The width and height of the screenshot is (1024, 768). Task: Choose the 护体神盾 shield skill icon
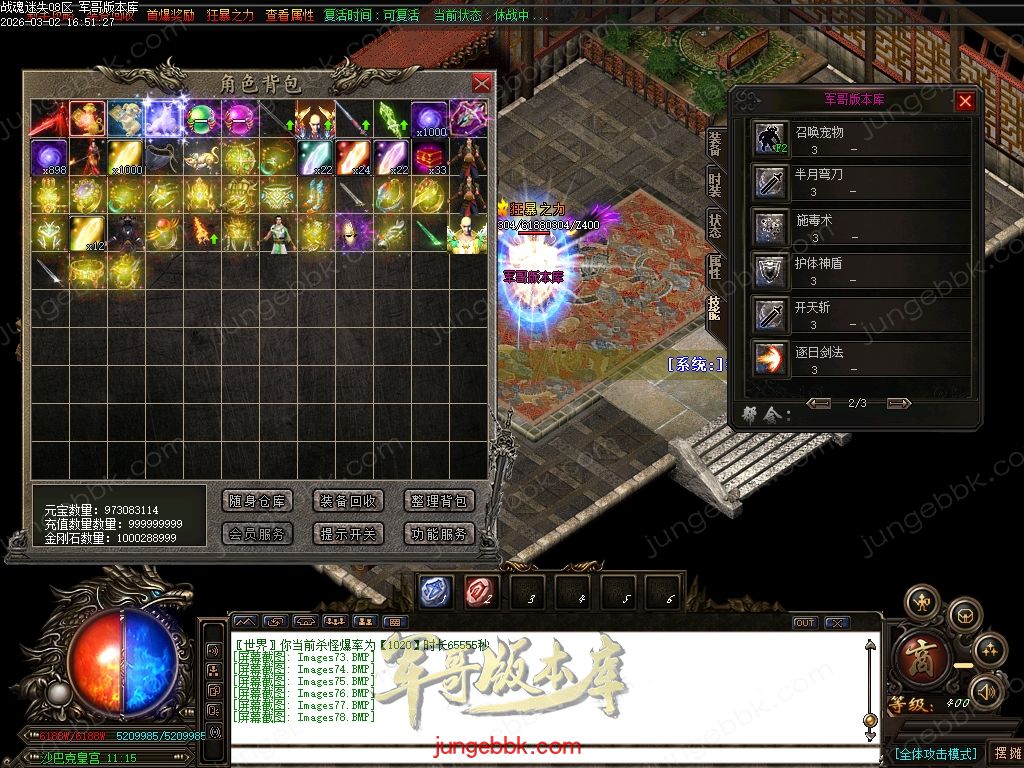[771, 271]
